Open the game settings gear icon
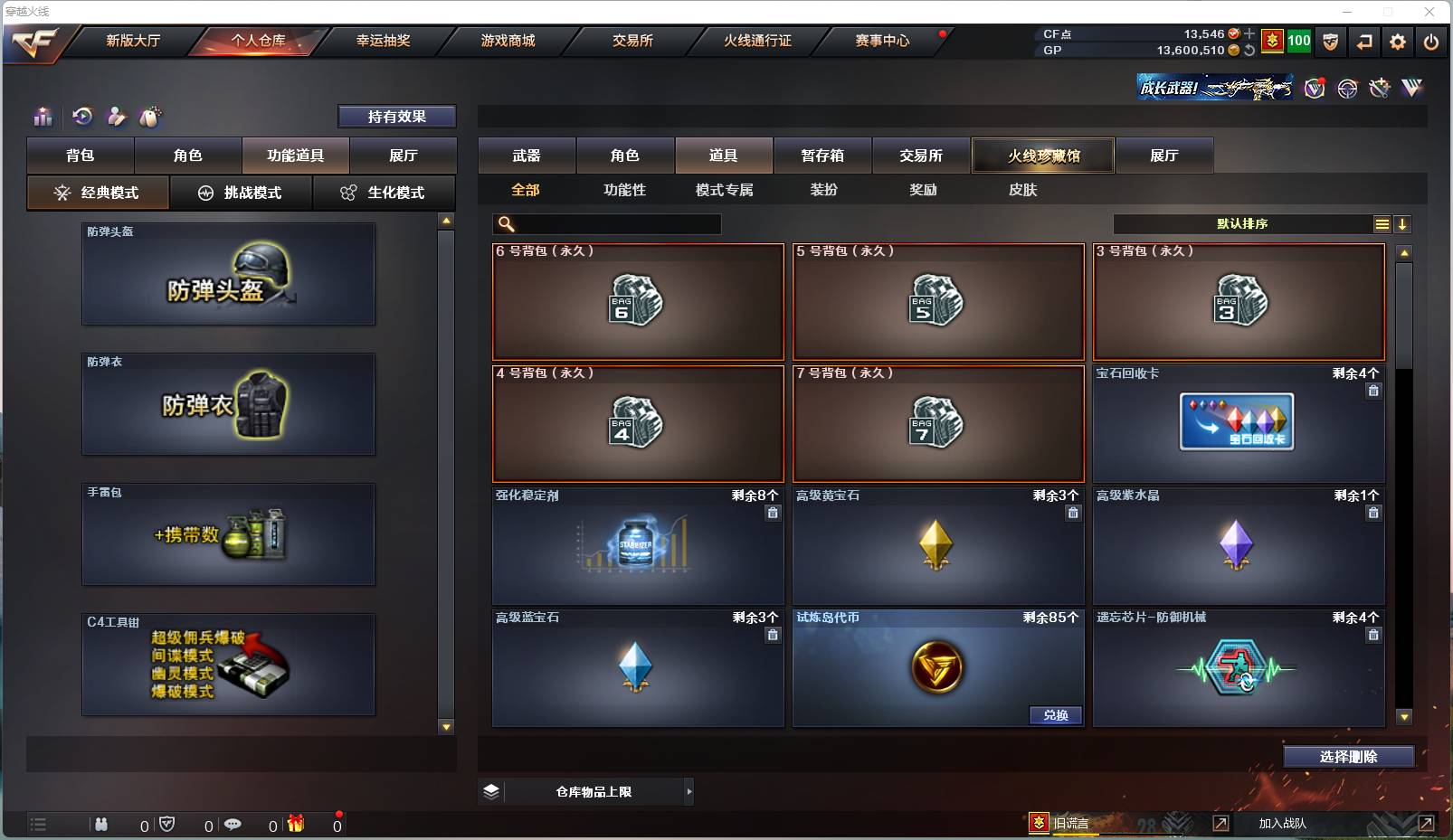 pos(1396,41)
